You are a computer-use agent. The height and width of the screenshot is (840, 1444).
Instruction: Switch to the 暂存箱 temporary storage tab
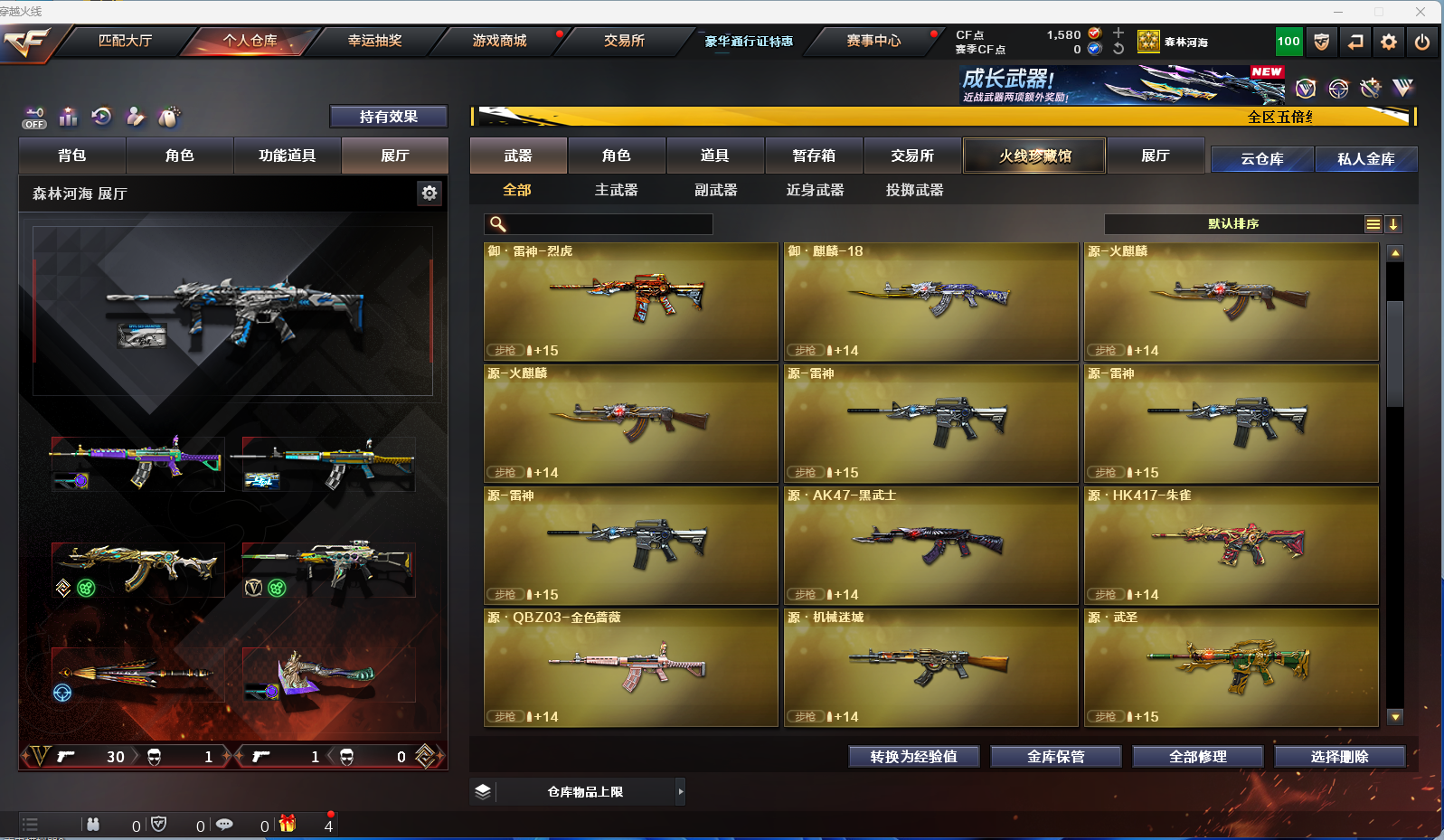(814, 156)
